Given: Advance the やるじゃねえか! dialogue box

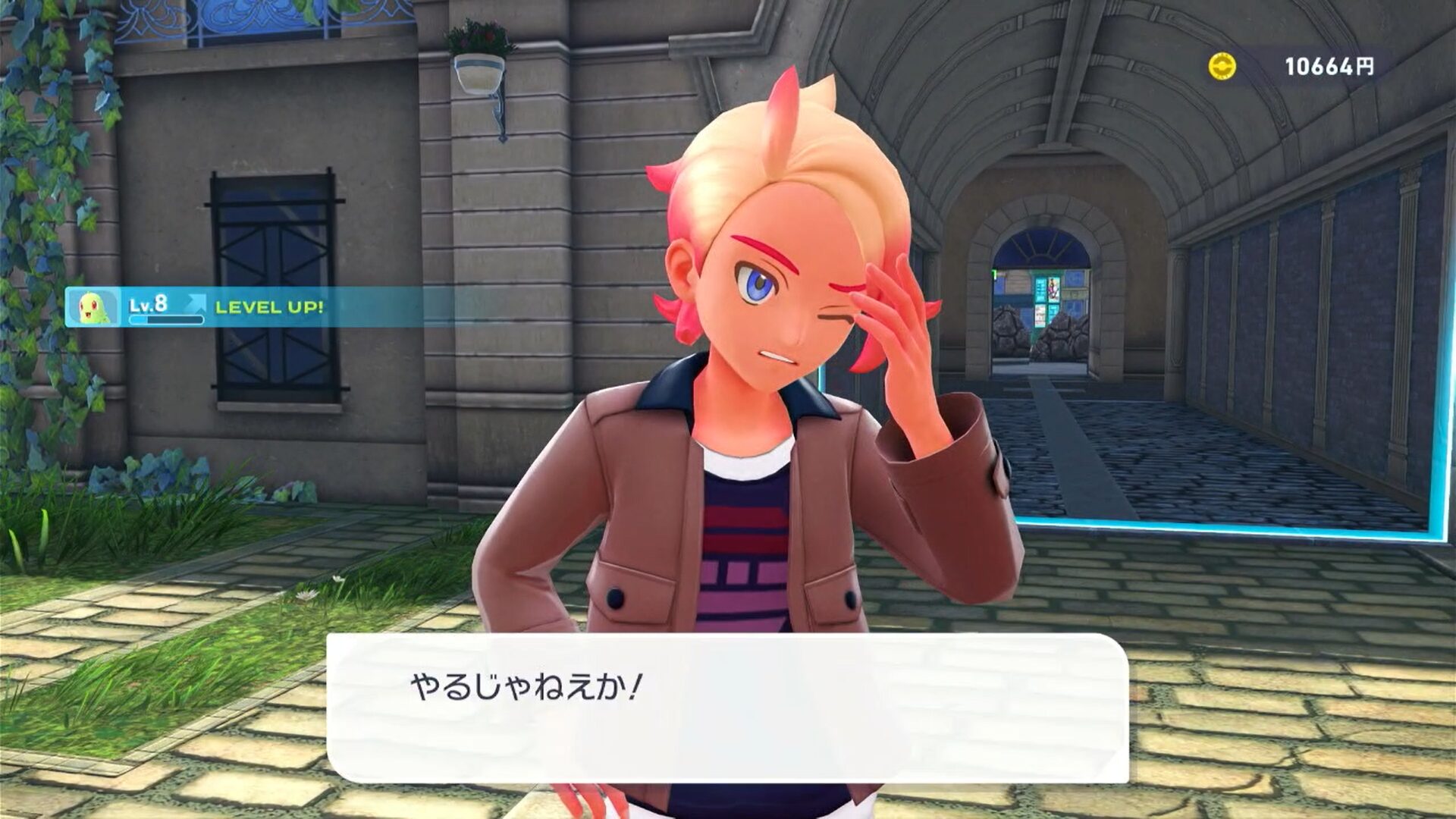Looking at the screenshot, I should click(726, 708).
